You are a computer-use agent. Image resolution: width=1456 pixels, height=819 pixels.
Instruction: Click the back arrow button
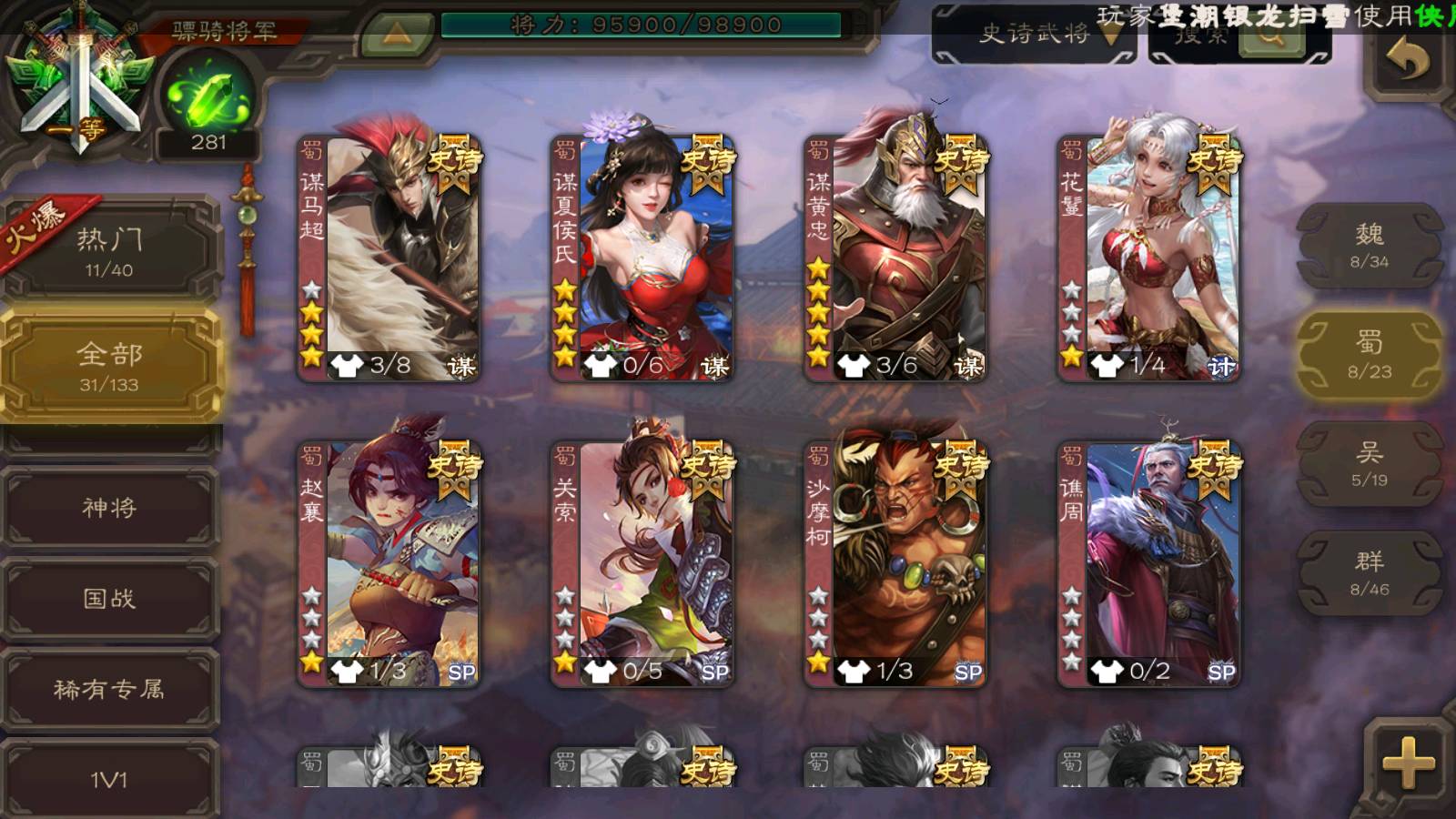coord(1407,62)
